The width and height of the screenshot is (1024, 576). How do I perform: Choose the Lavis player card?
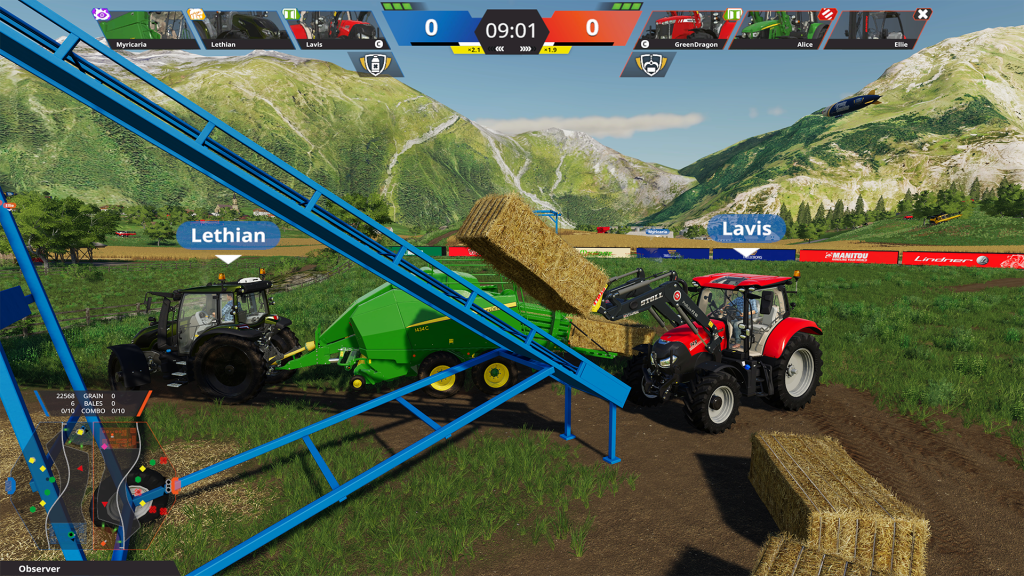(x=336, y=29)
